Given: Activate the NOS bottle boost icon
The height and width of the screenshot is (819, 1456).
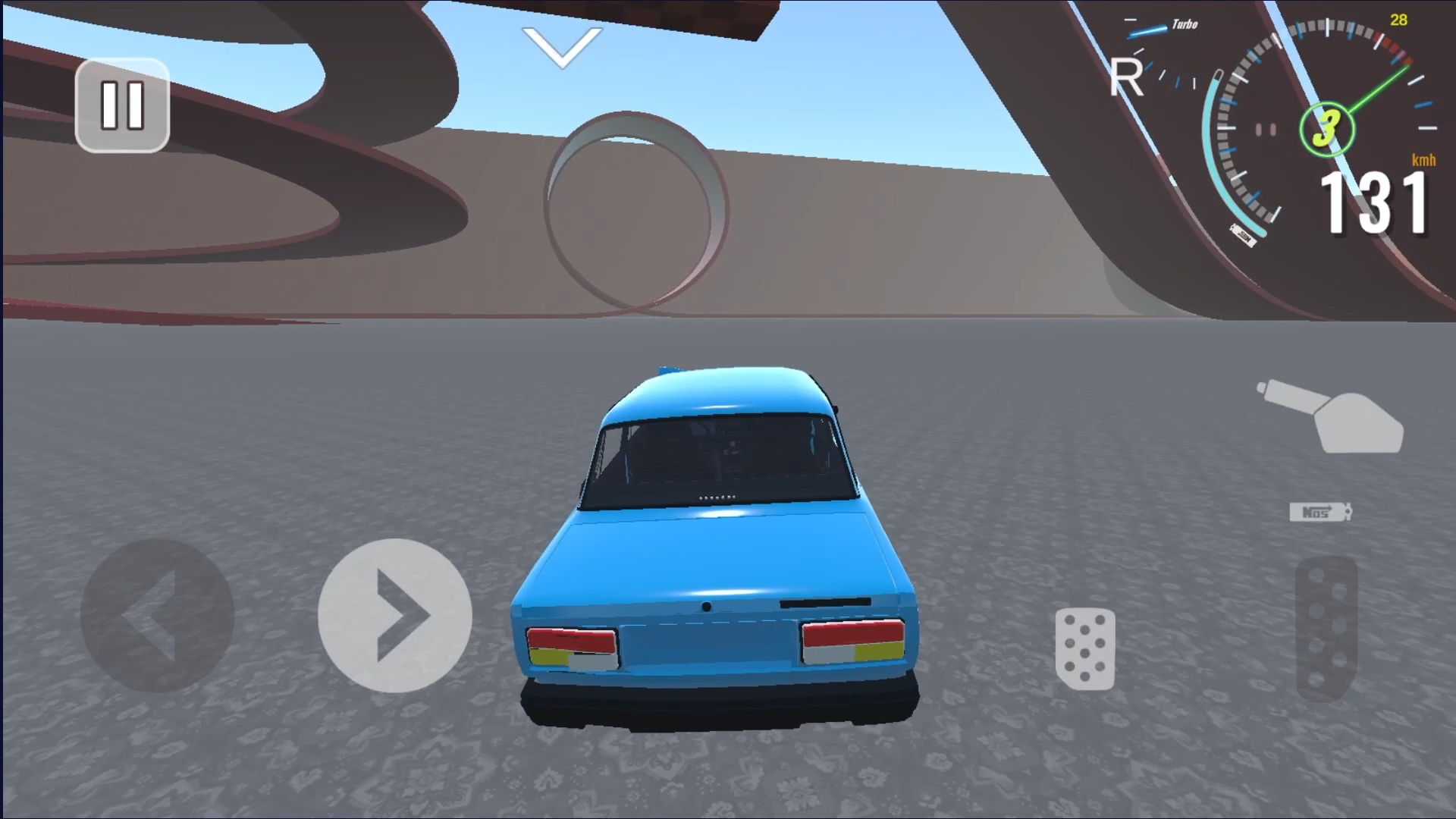Looking at the screenshot, I should coord(1318,510).
